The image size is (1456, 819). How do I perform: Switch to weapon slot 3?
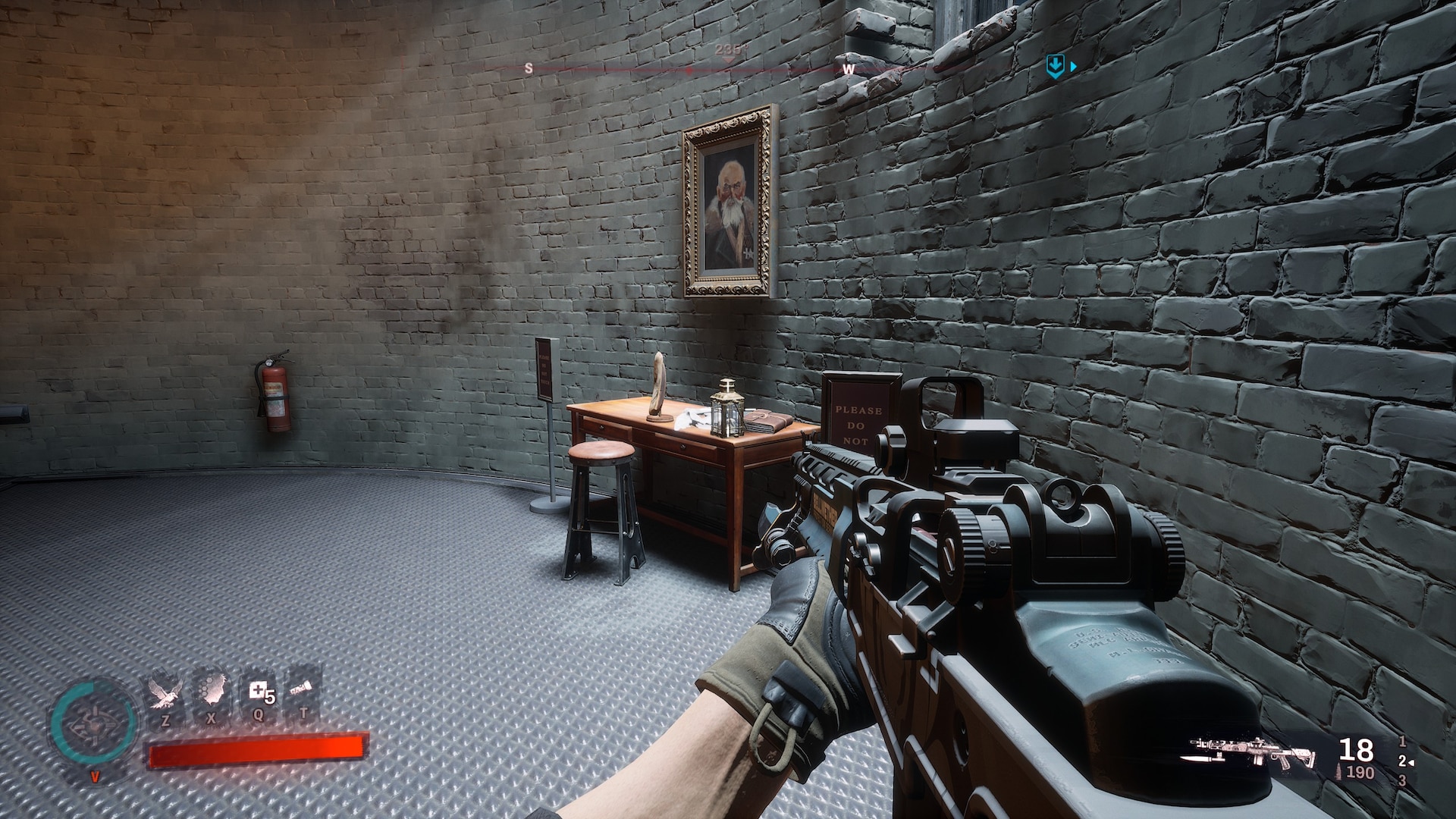click(x=1402, y=780)
